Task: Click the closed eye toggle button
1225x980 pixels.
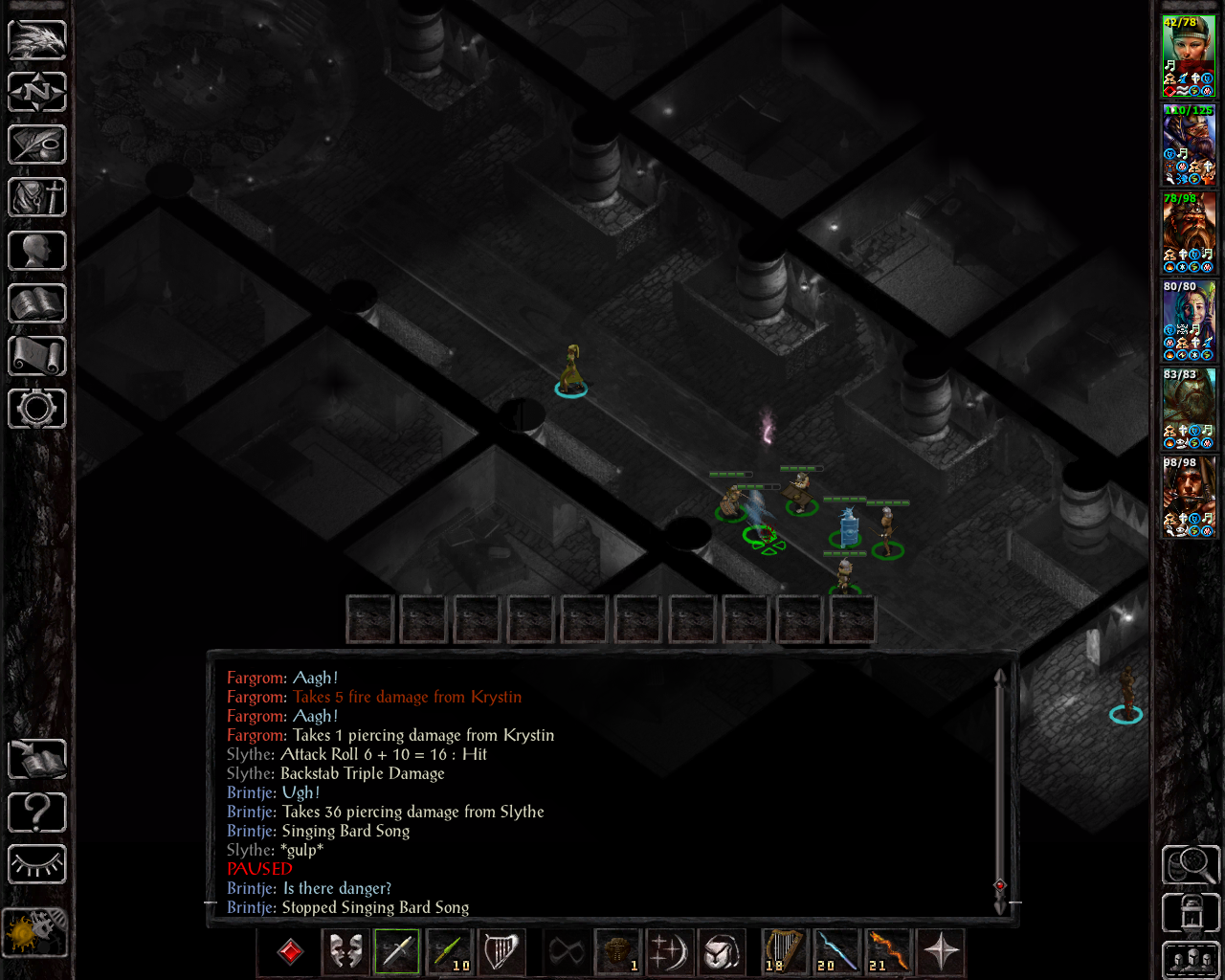Action: click(37, 864)
